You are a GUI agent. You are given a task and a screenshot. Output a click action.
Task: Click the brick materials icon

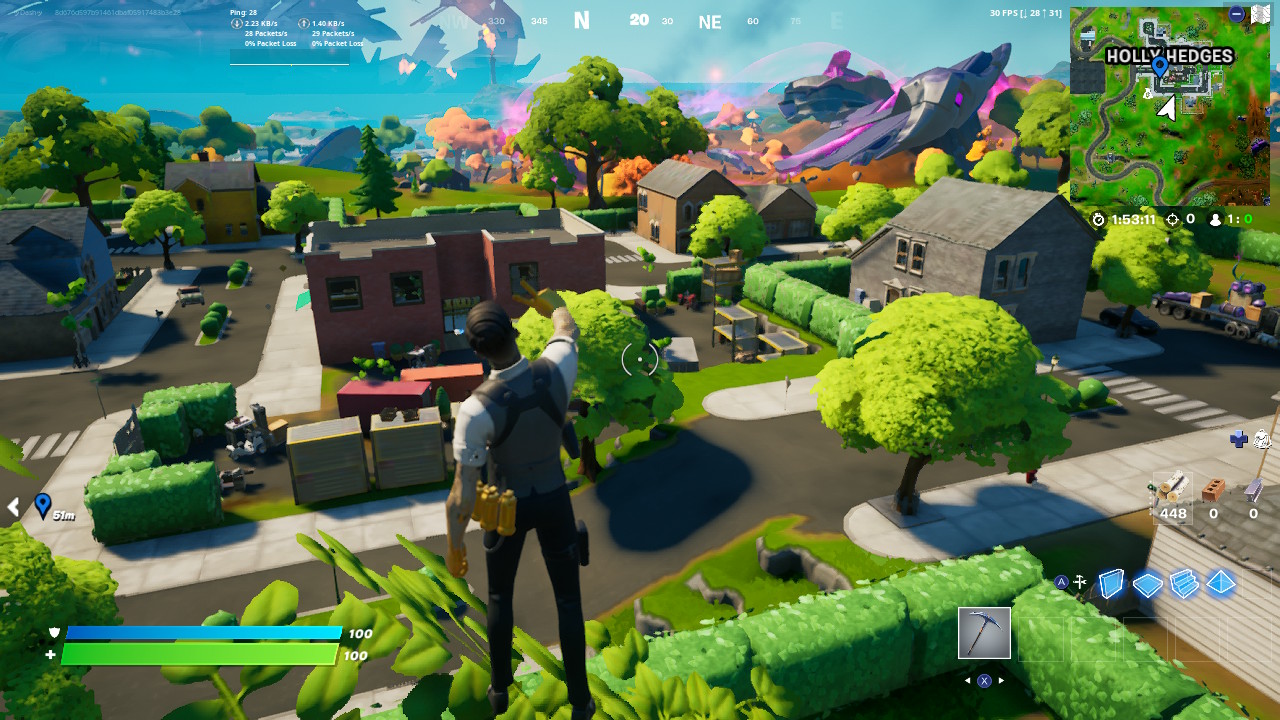(1213, 492)
